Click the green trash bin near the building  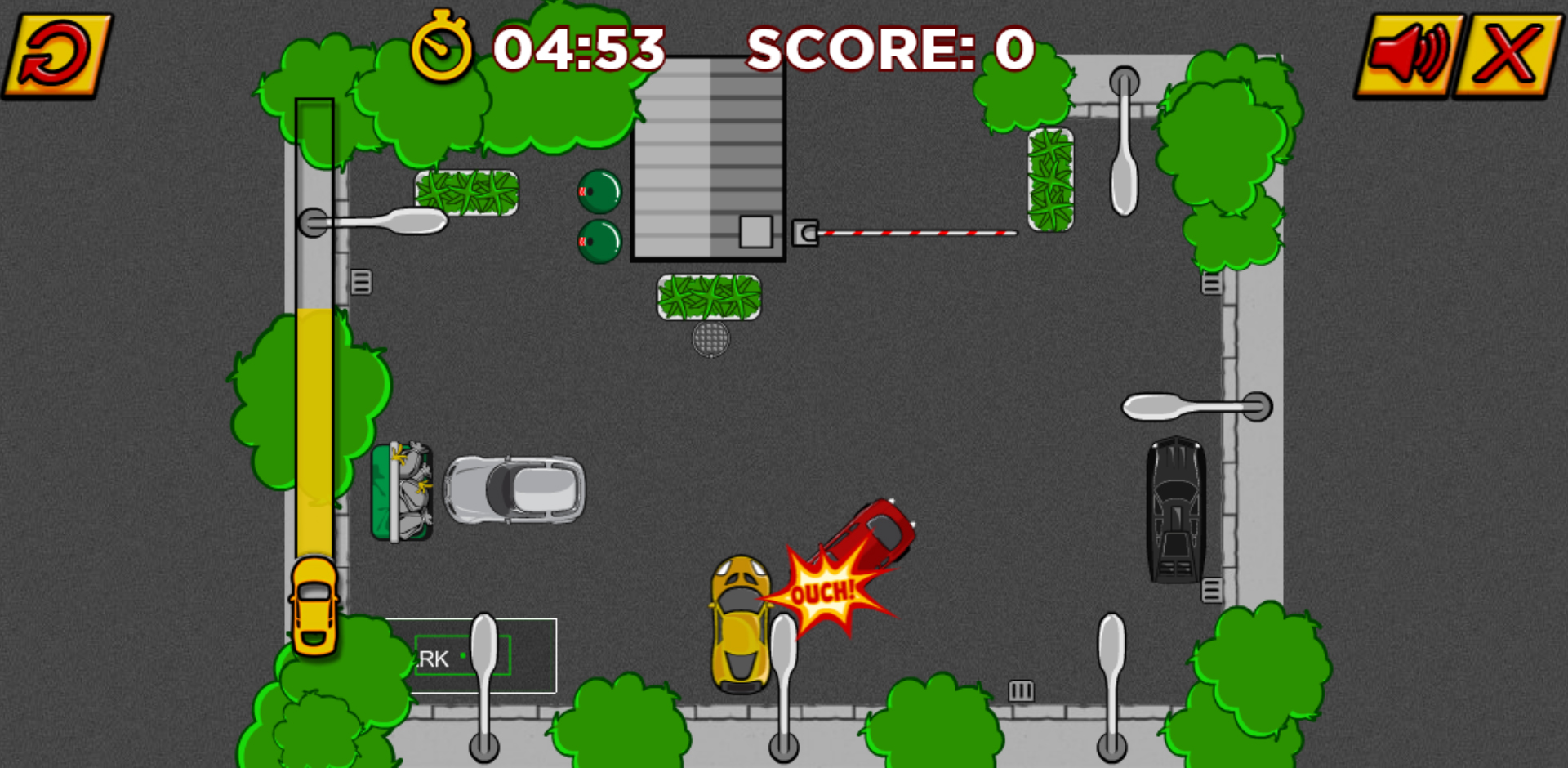pos(600,192)
